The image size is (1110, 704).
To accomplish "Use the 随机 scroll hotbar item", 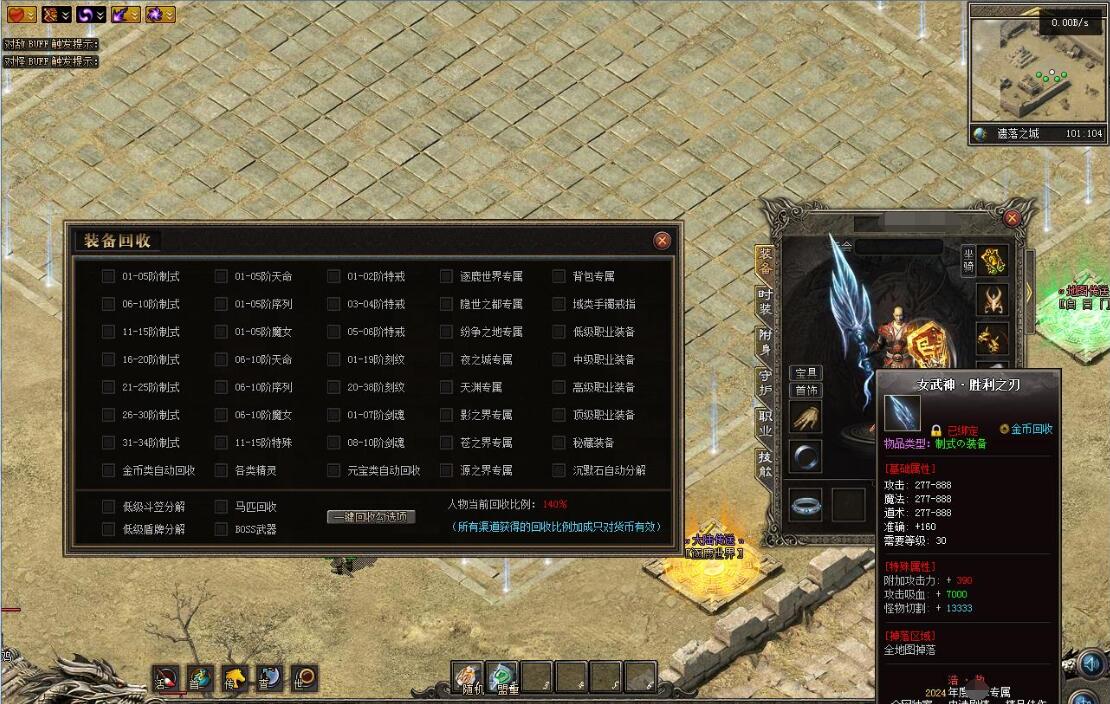I will coord(468,677).
